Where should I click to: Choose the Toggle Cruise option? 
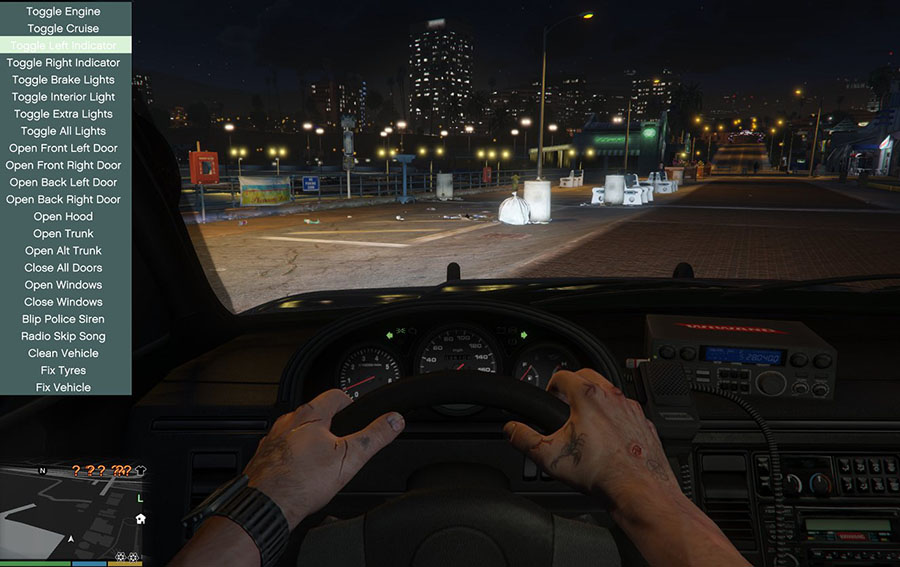63,29
